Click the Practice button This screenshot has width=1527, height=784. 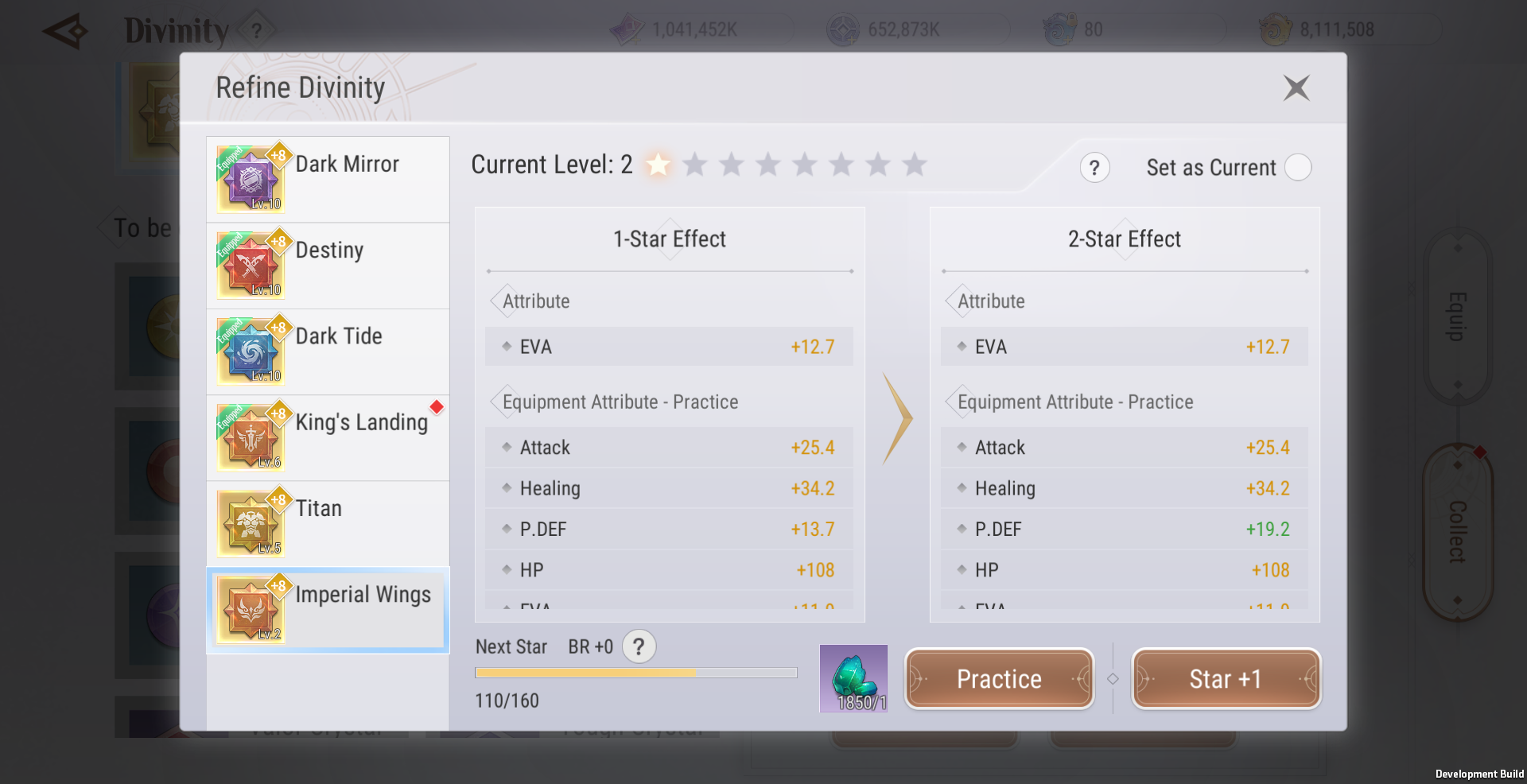pyautogui.click(x=999, y=679)
